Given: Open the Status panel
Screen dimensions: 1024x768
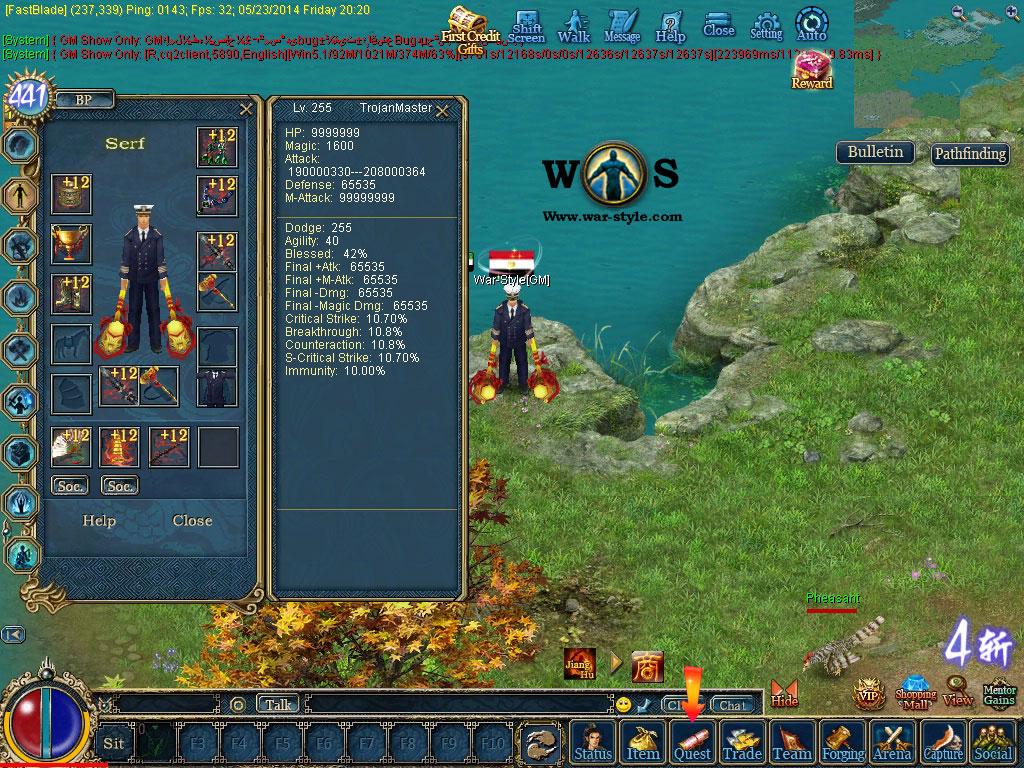Looking at the screenshot, I should point(593,743).
